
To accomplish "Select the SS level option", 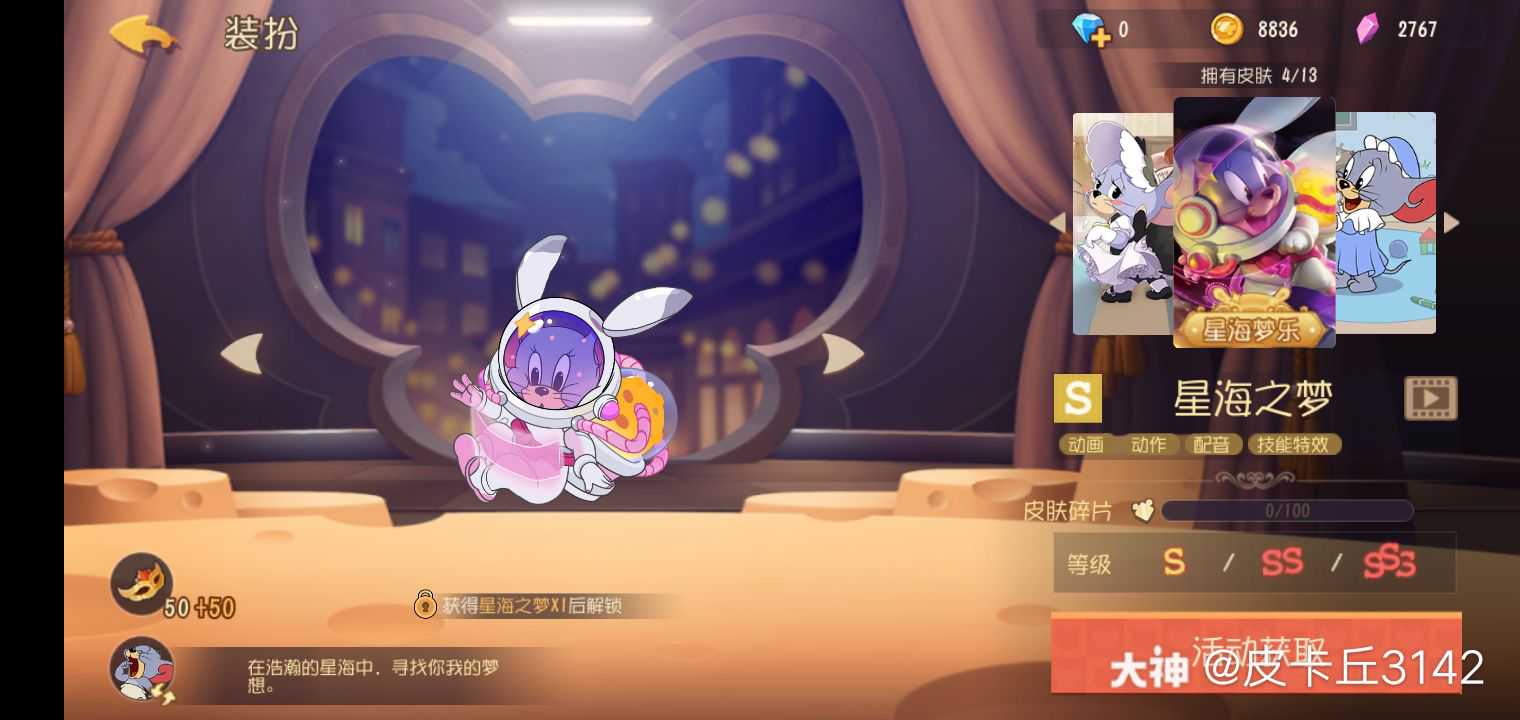I will [x=1283, y=563].
